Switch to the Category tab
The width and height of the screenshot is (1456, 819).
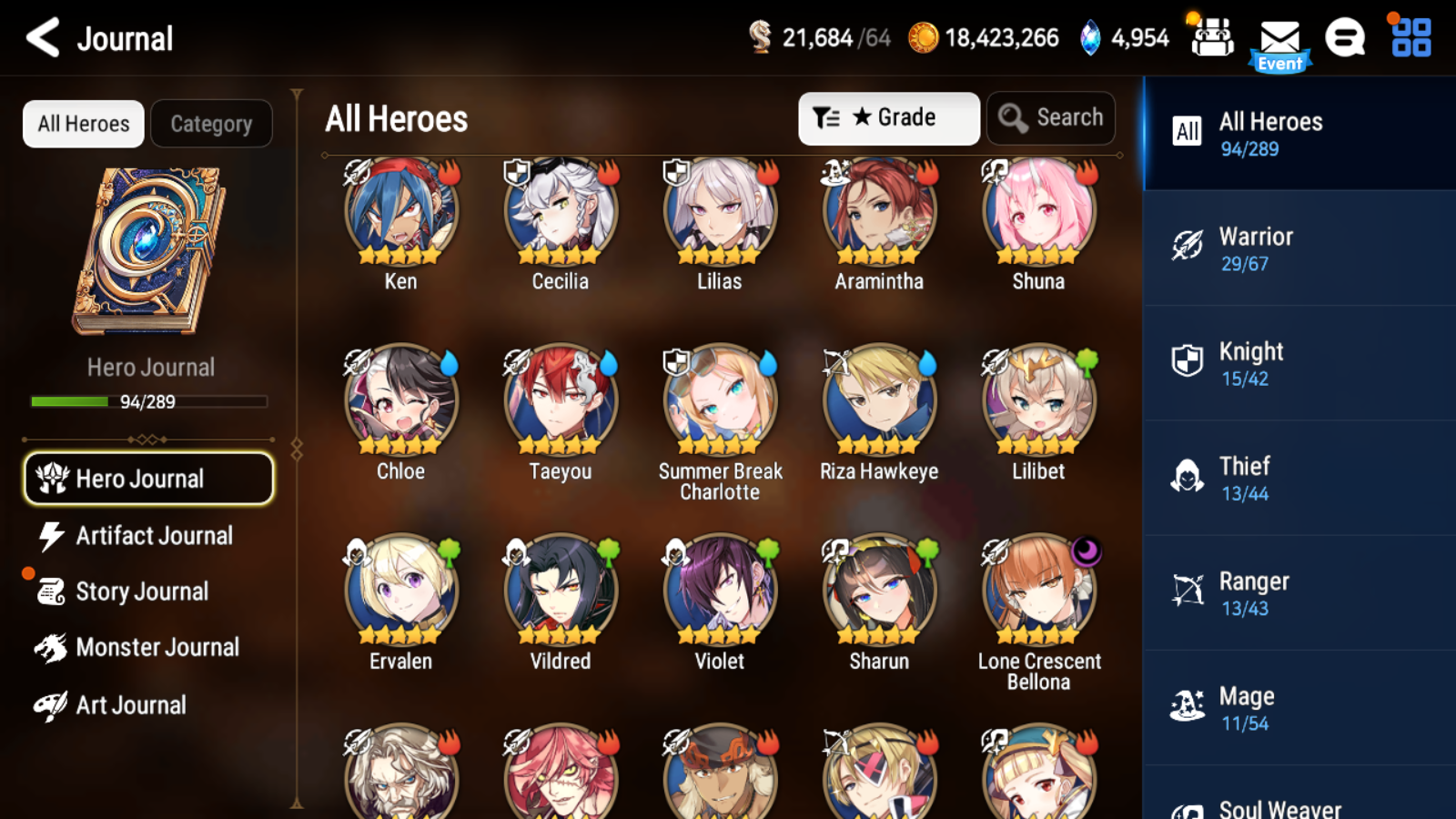pyautogui.click(x=212, y=123)
